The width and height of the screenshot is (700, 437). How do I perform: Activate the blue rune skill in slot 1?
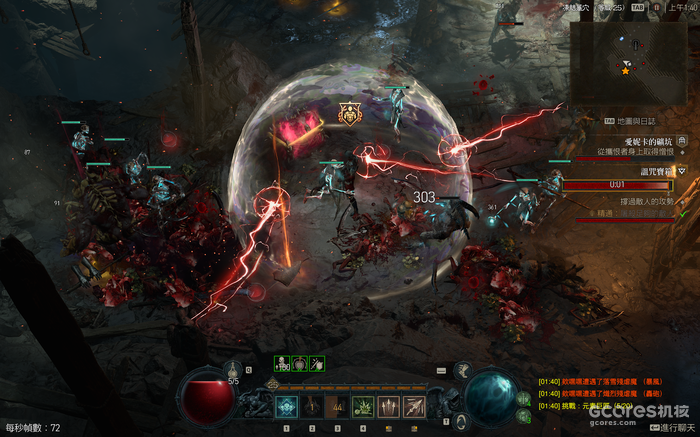286,406
